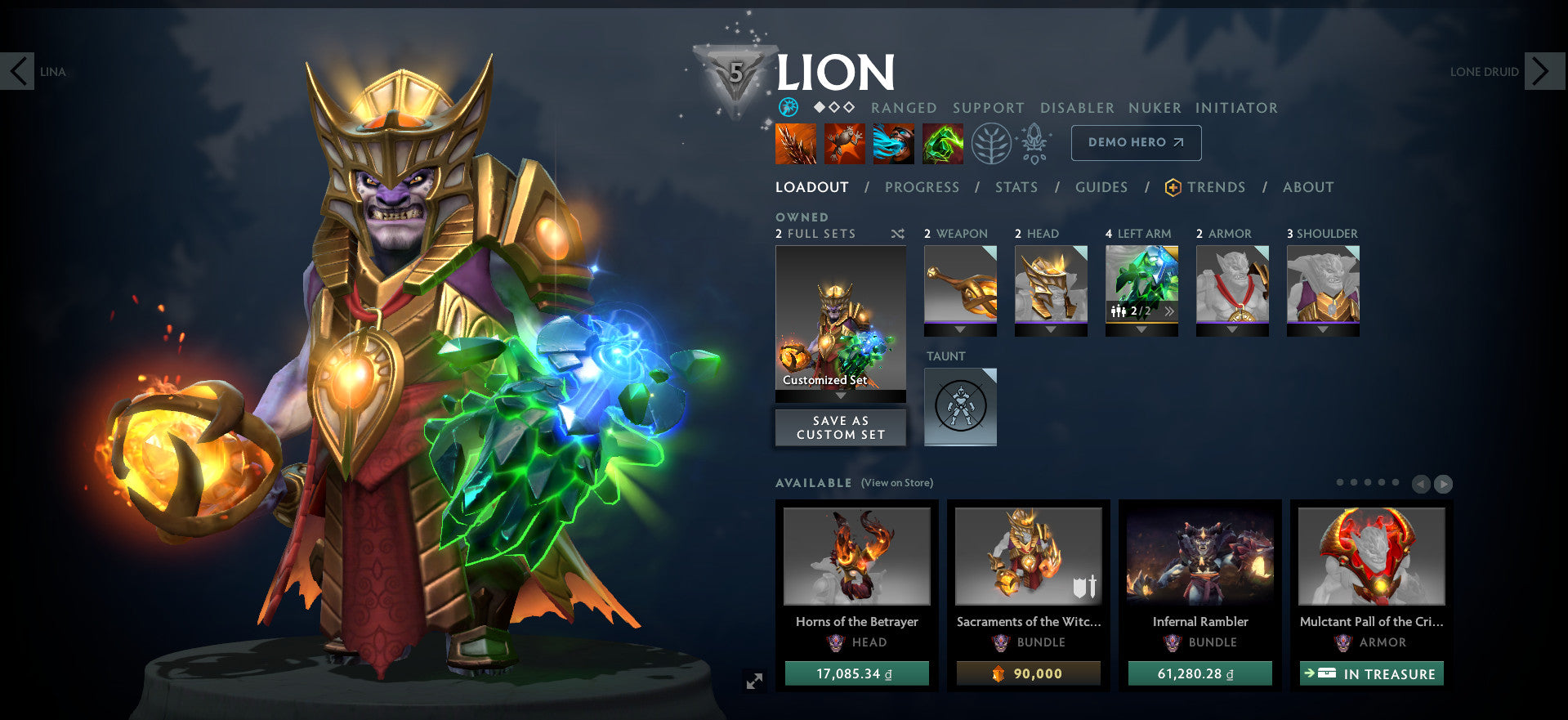Toggle the shuffle icon next to Full Sets
Screen dimensions: 1568x720
[x=897, y=233]
